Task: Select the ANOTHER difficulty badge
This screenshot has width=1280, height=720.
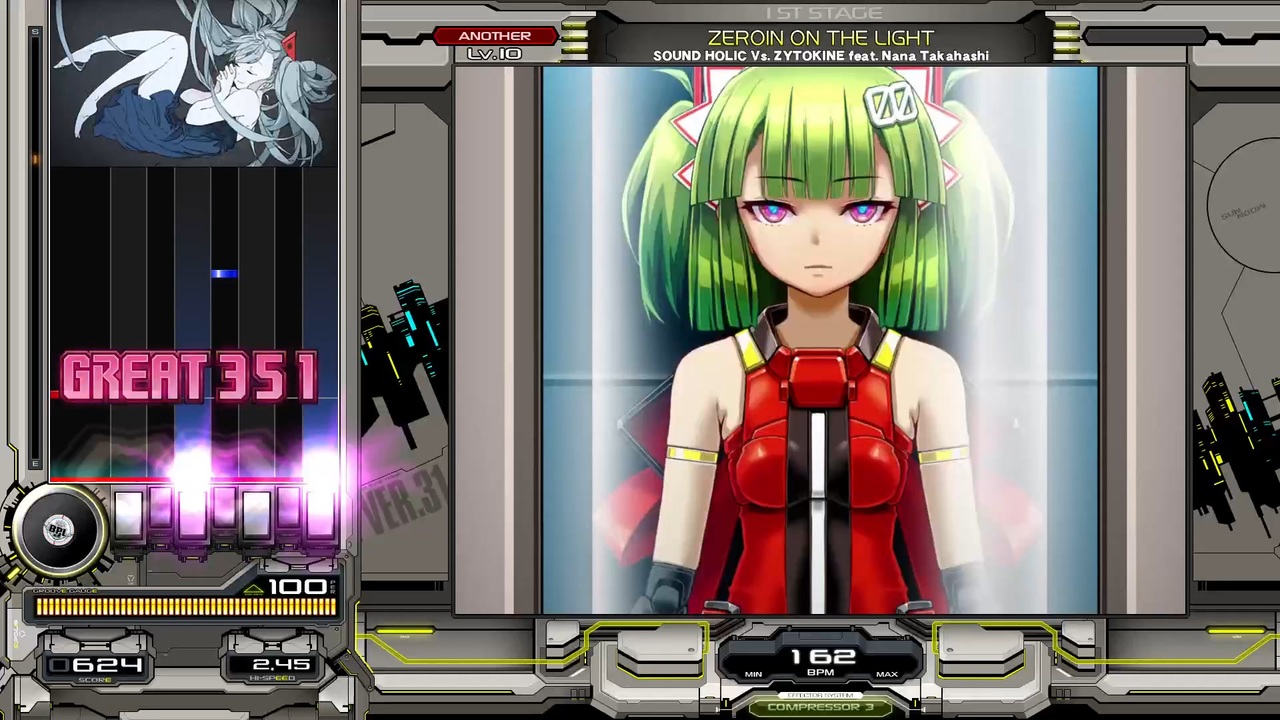Action: point(495,36)
